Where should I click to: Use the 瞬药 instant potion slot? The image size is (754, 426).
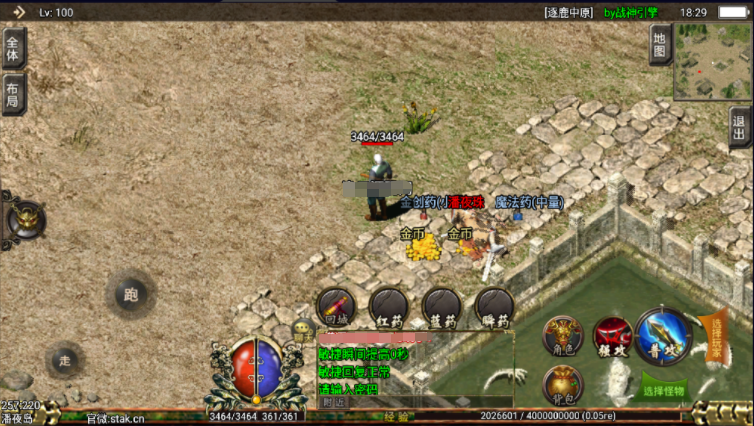[x=495, y=307]
